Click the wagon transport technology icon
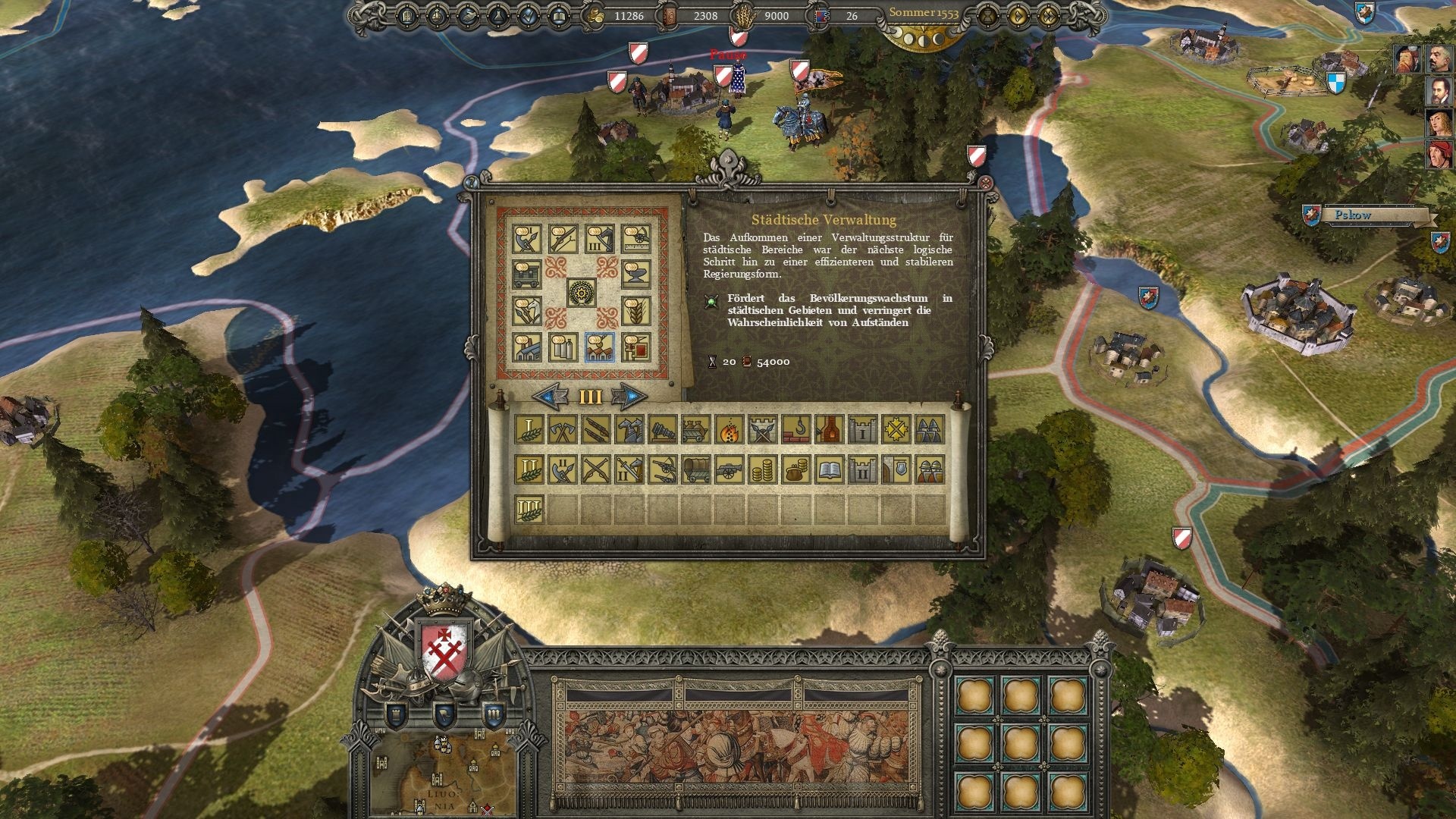The image size is (1456, 819). pos(526,273)
